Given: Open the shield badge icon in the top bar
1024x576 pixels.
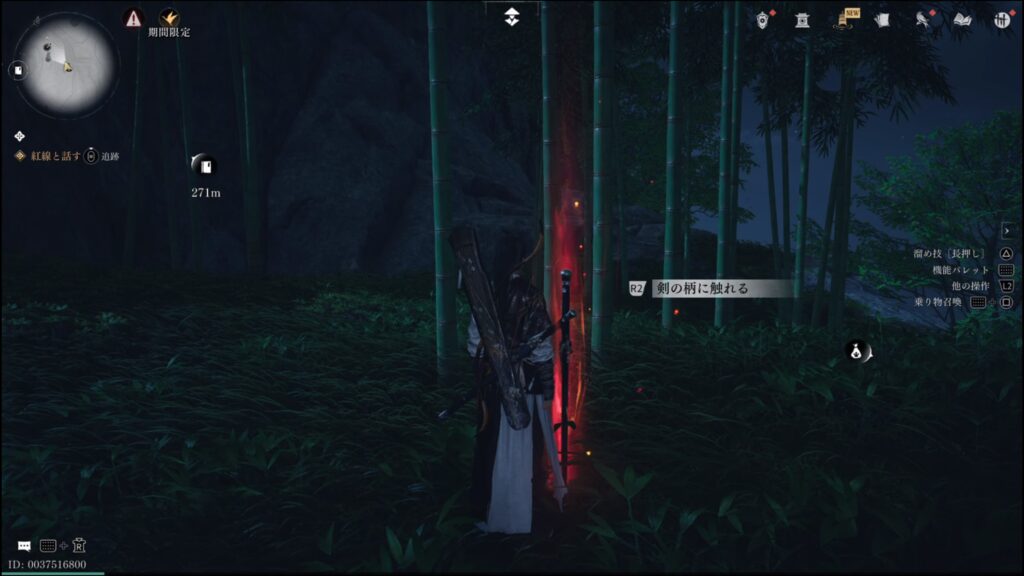Looking at the screenshot, I should [x=764, y=20].
